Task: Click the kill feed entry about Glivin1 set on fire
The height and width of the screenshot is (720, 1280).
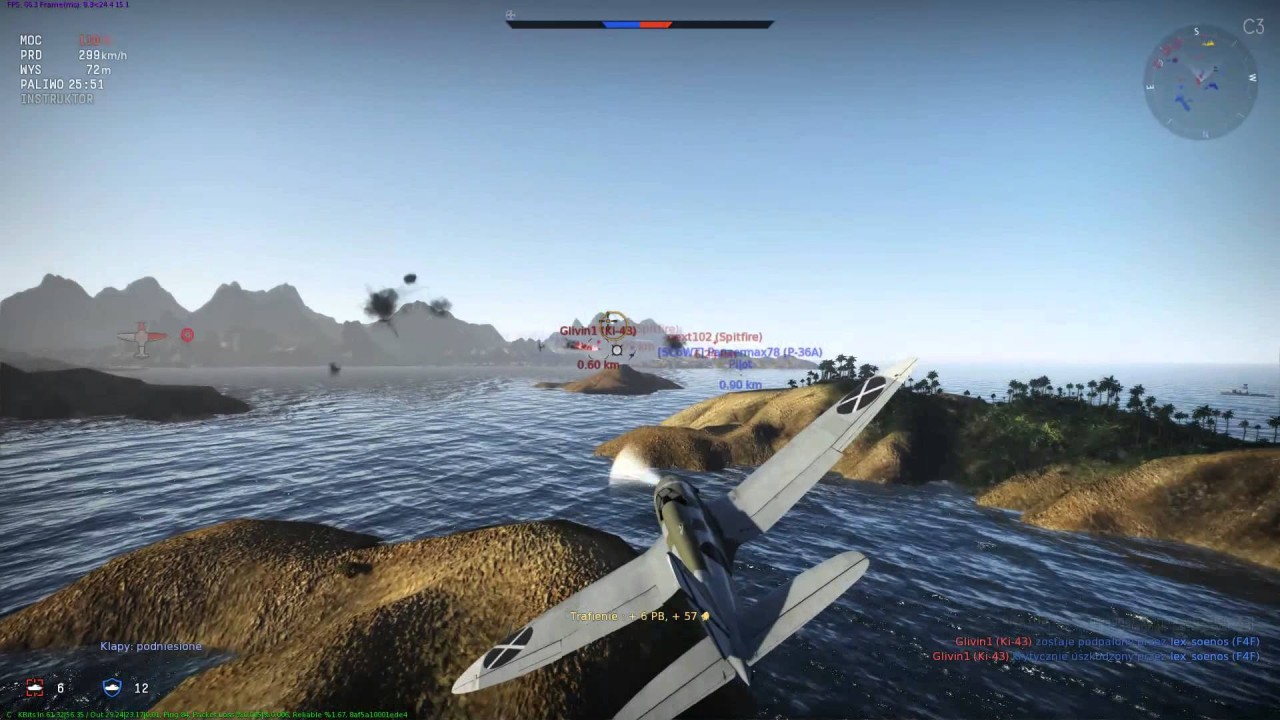Action: pos(1106,641)
